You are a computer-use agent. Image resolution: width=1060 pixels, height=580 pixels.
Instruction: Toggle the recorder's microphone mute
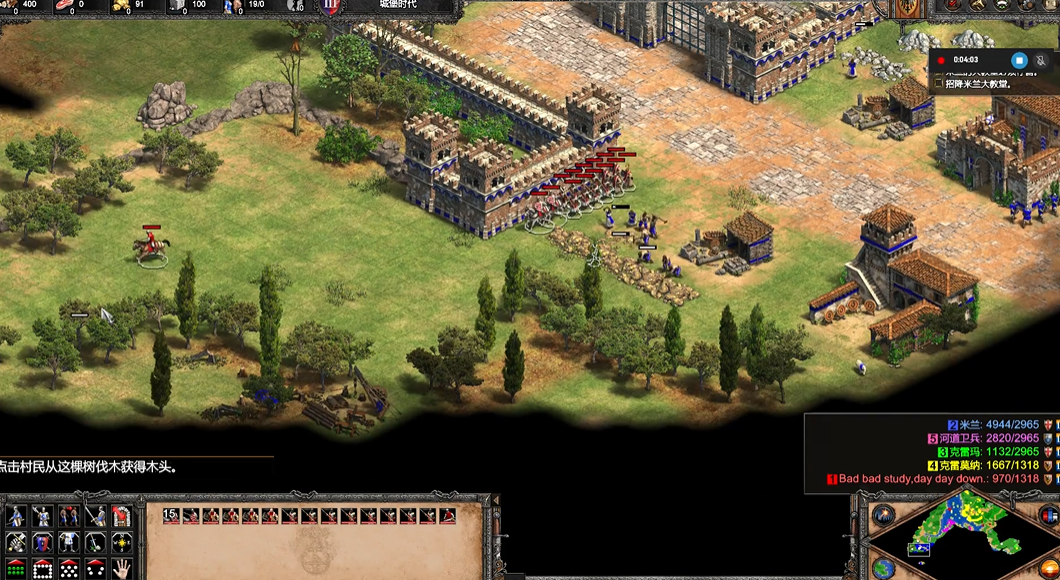pyautogui.click(x=1042, y=60)
